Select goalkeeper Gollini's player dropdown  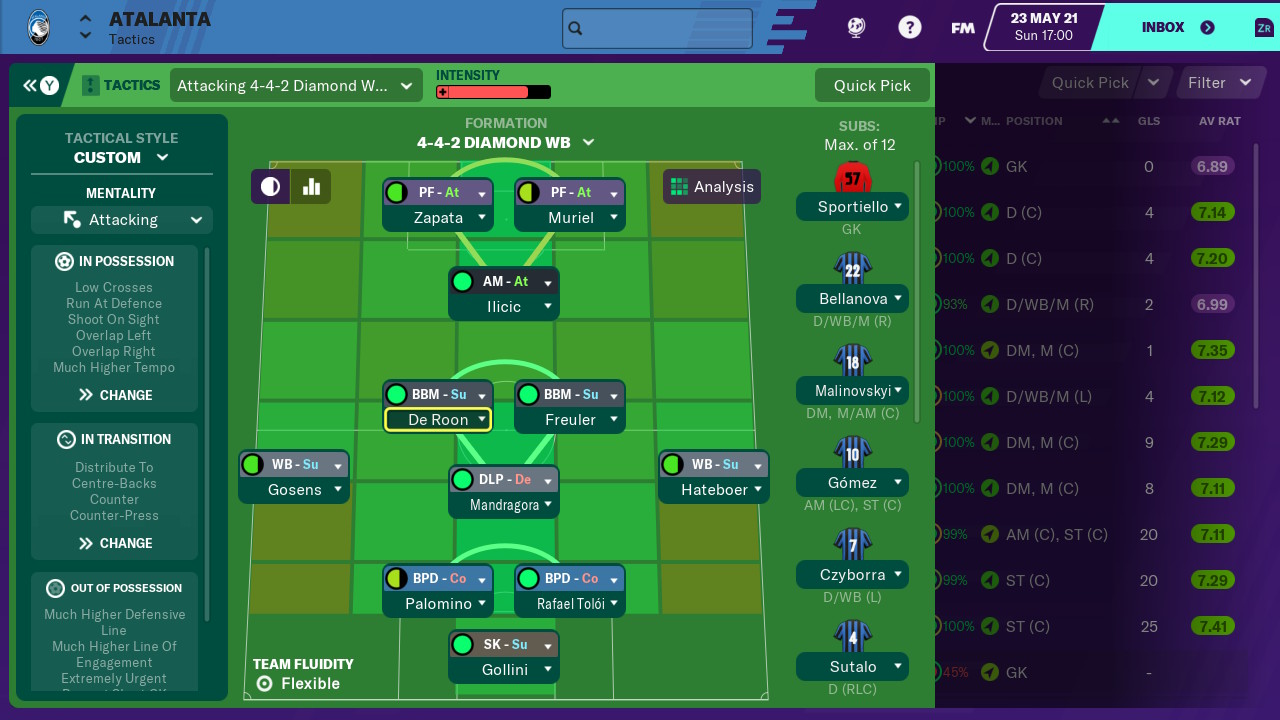pyautogui.click(x=548, y=670)
